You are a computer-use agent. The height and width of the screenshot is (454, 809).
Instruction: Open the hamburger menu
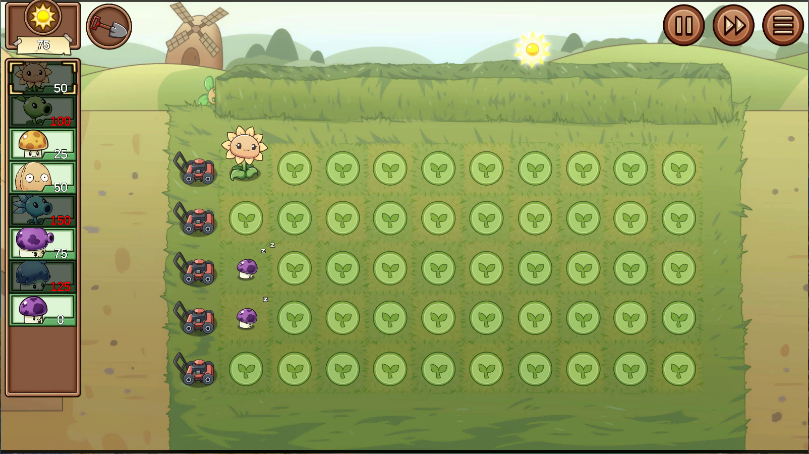783,25
